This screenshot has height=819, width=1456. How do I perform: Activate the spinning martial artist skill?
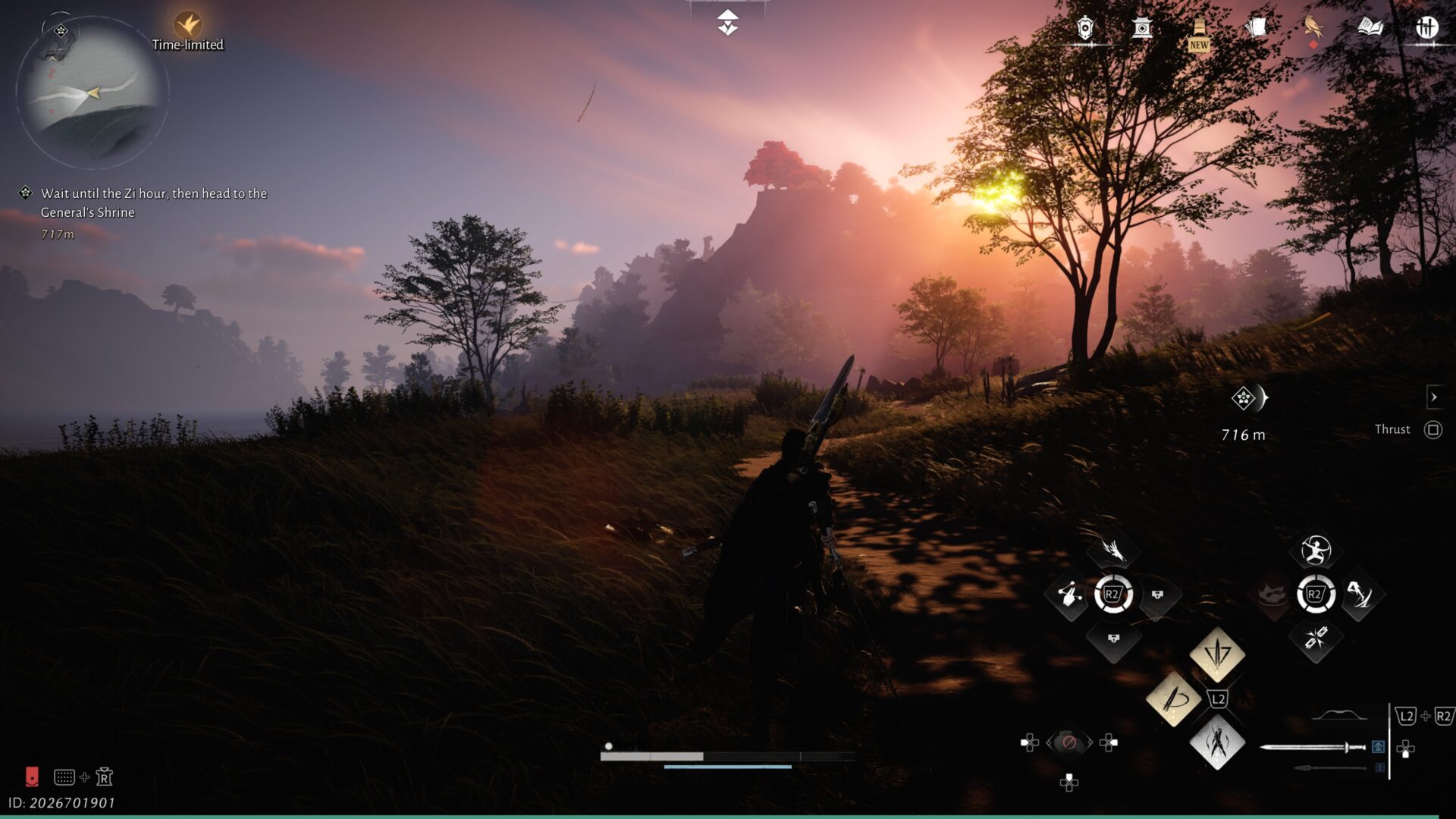1316,550
